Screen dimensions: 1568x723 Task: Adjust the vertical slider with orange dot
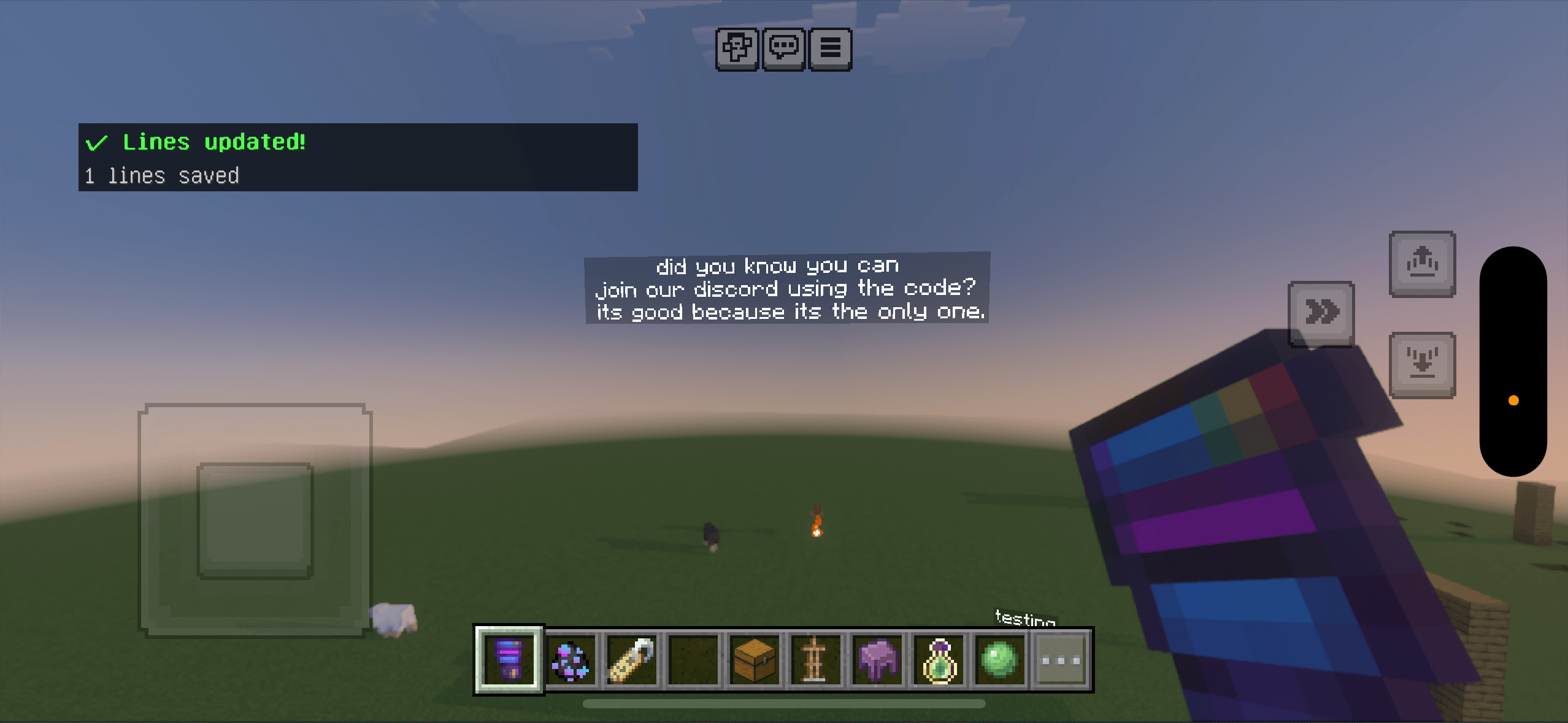click(1512, 400)
